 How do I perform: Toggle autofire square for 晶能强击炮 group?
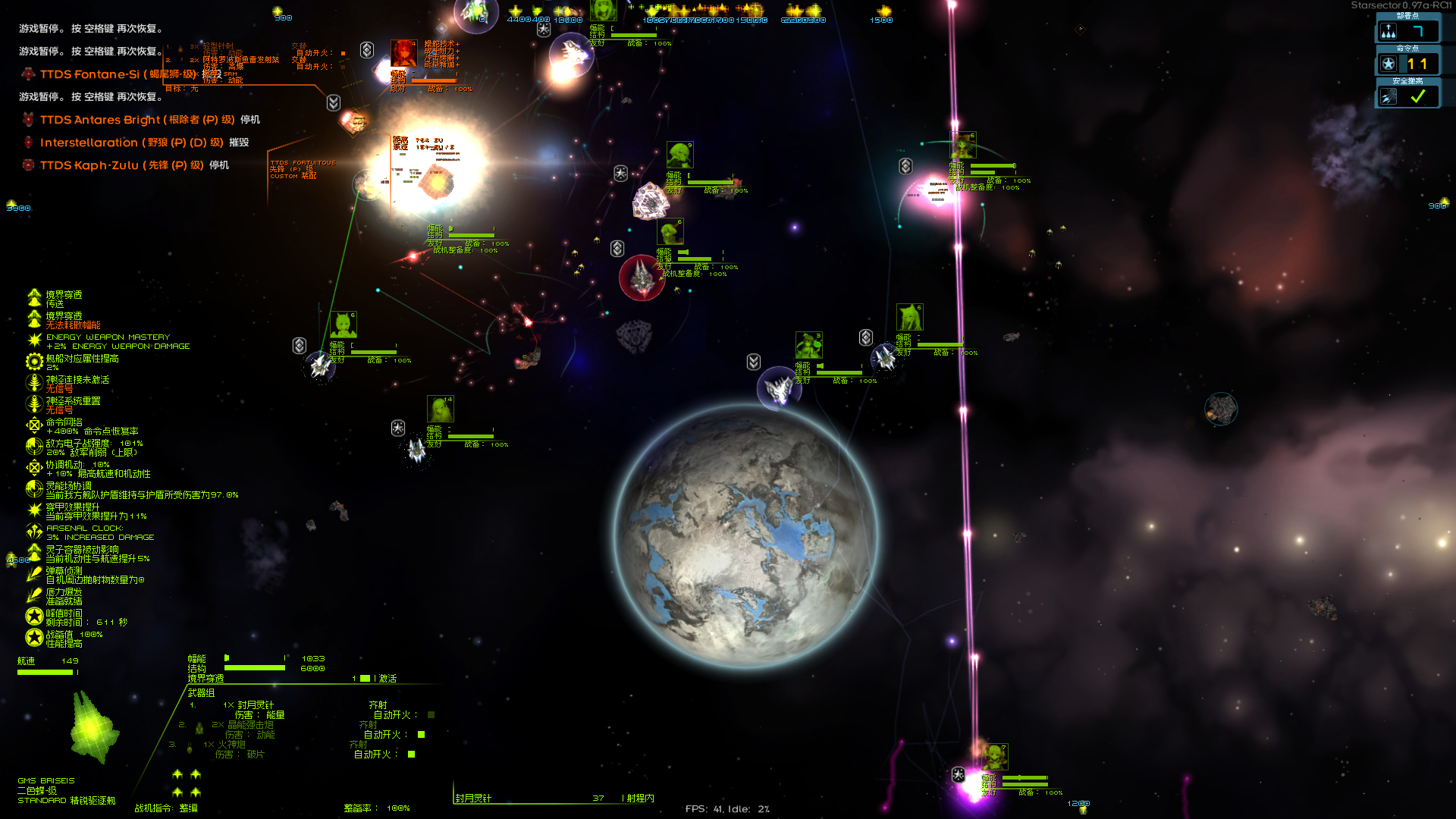coord(422,735)
